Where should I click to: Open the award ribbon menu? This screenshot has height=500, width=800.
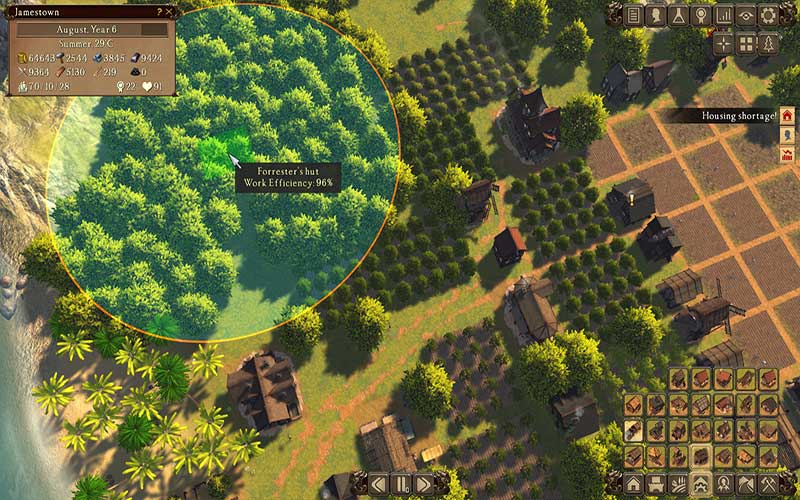[700, 15]
